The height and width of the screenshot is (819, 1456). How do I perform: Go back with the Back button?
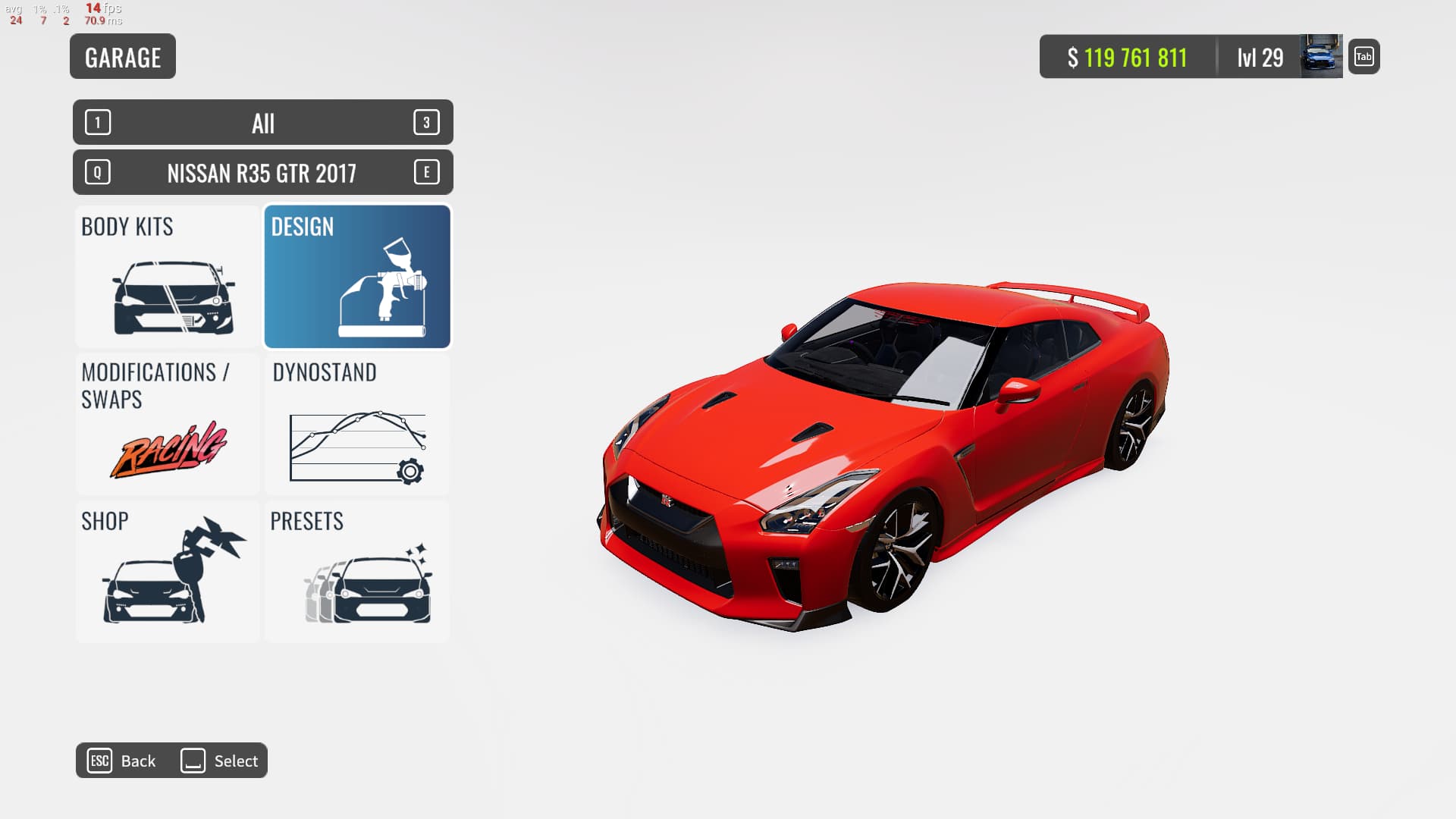pos(123,761)
